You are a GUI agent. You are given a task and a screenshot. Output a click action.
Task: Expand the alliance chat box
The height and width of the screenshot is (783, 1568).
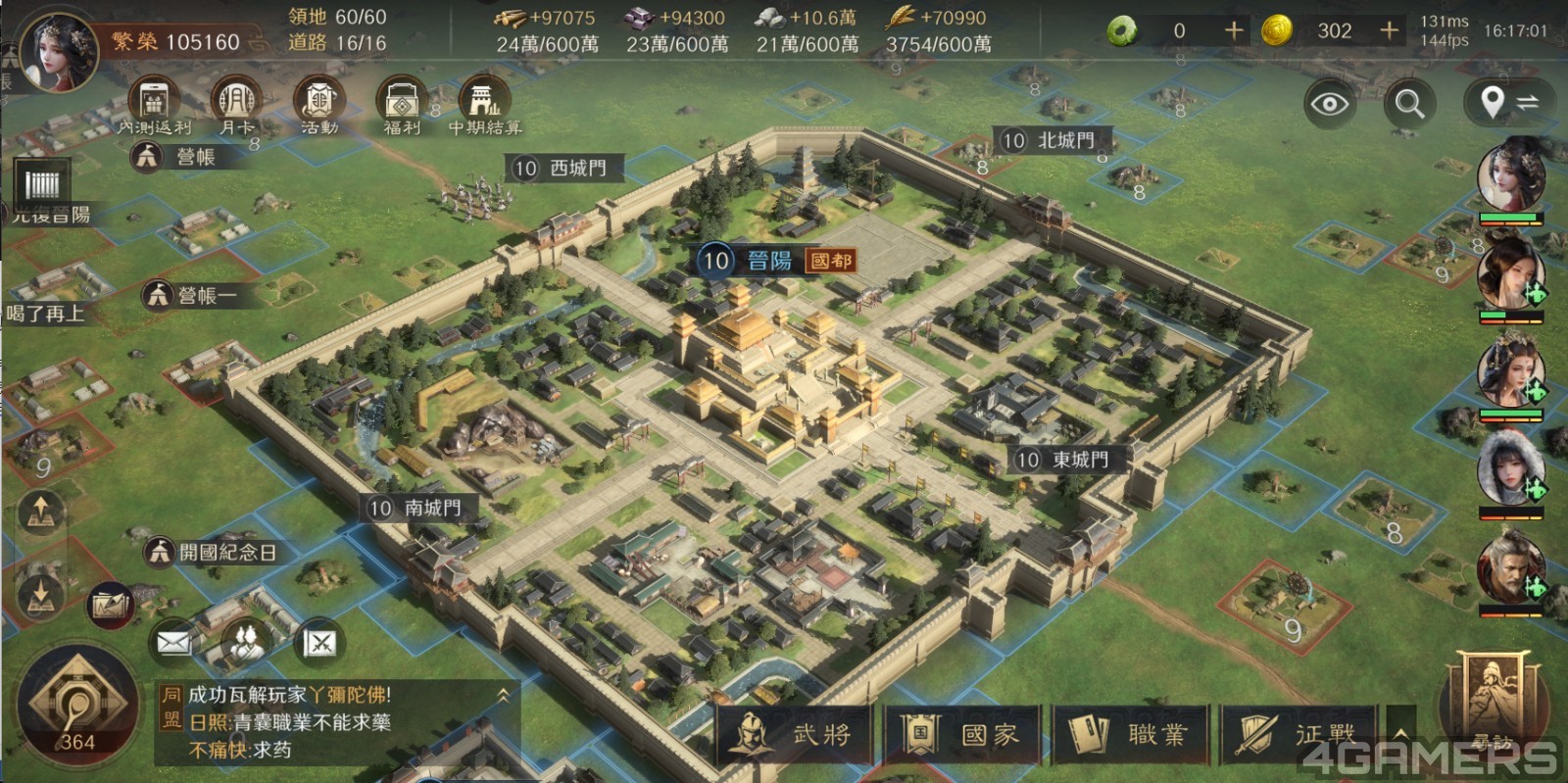tap(503, 695)
